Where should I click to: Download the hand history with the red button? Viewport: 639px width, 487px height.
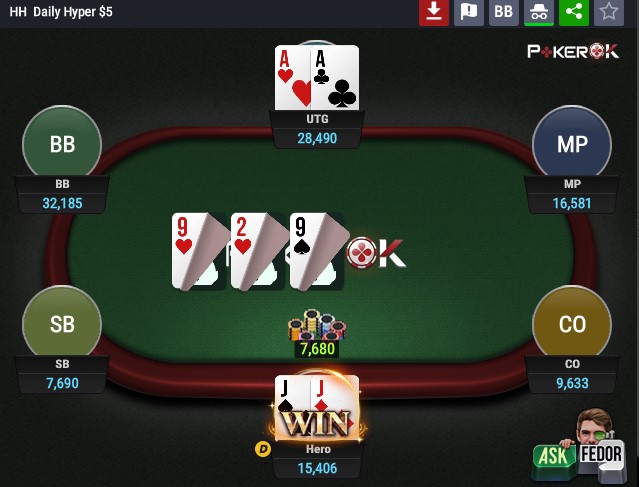pyautogui.click(x=433, y=12)
